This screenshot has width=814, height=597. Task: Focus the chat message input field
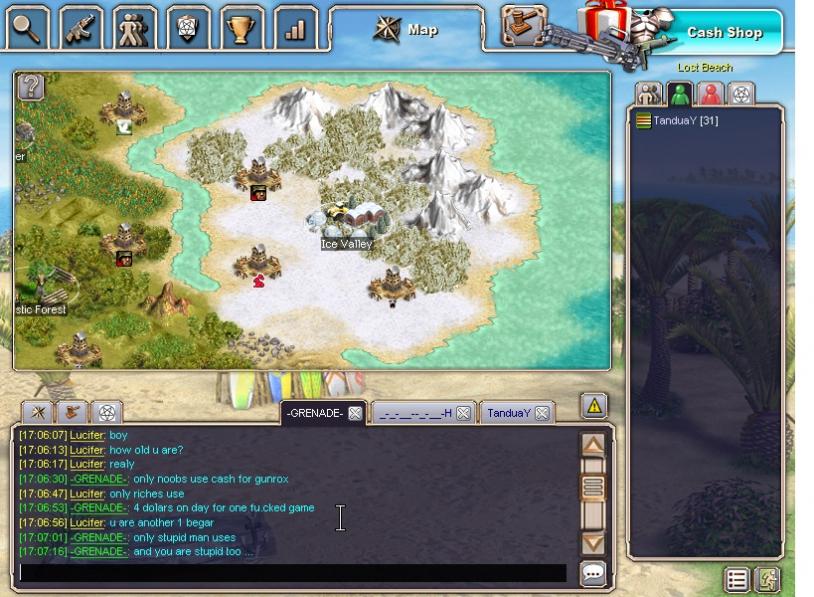(x=292, y=573)
